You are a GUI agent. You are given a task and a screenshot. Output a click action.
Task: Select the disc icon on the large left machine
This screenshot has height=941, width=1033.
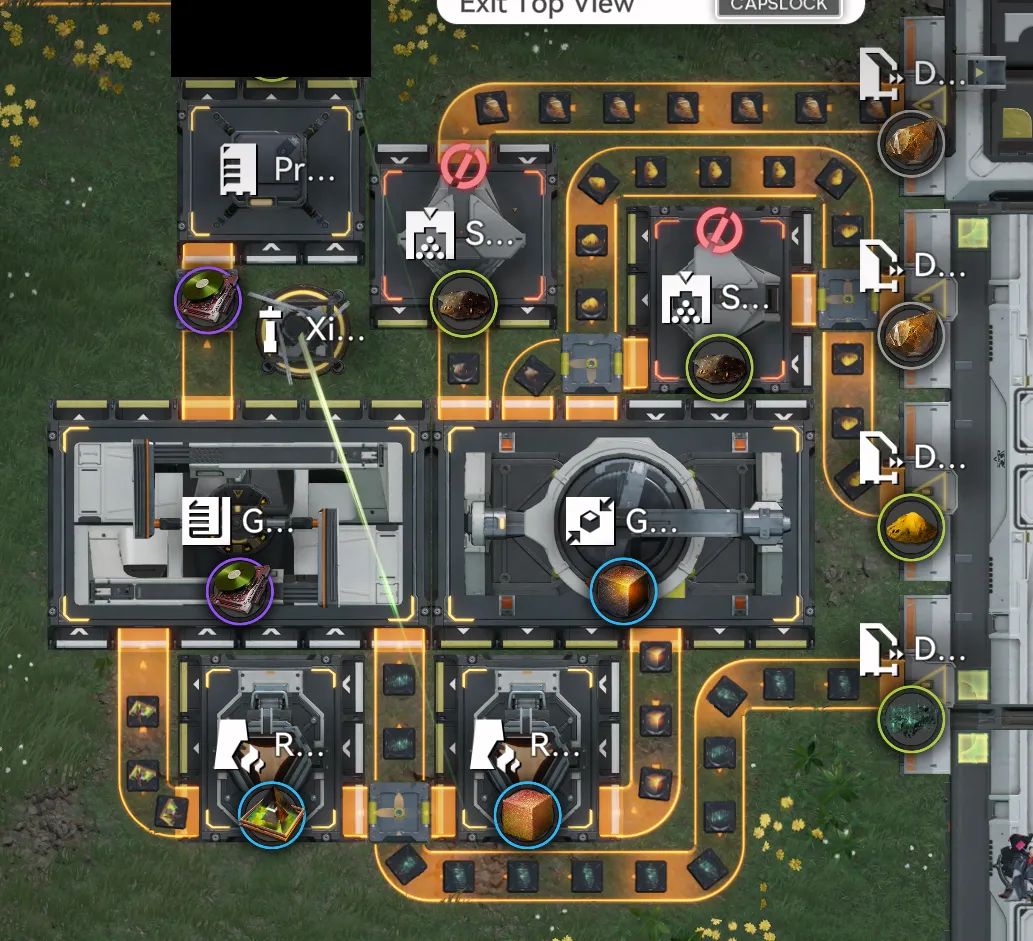click(239, 591)
